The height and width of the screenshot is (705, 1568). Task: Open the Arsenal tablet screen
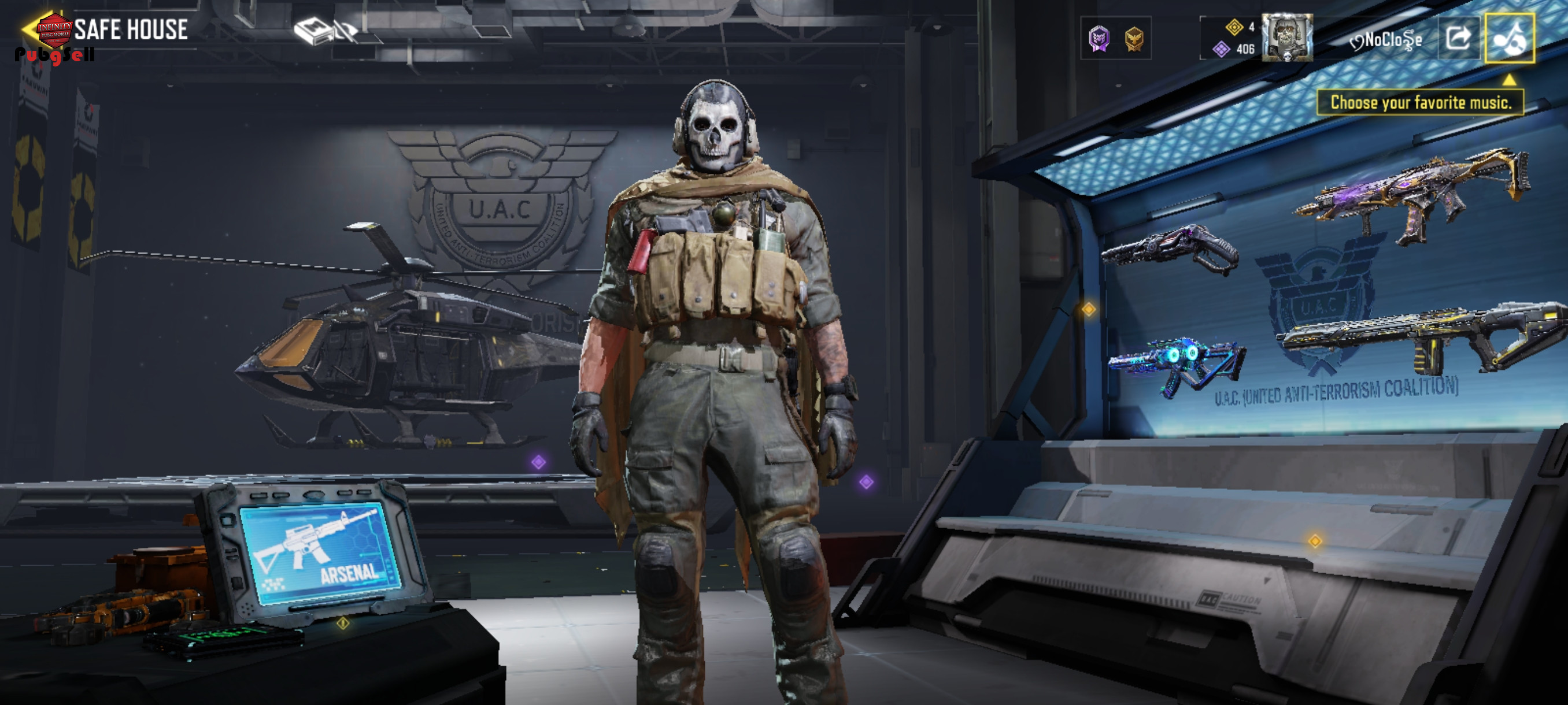click(321, 552)
